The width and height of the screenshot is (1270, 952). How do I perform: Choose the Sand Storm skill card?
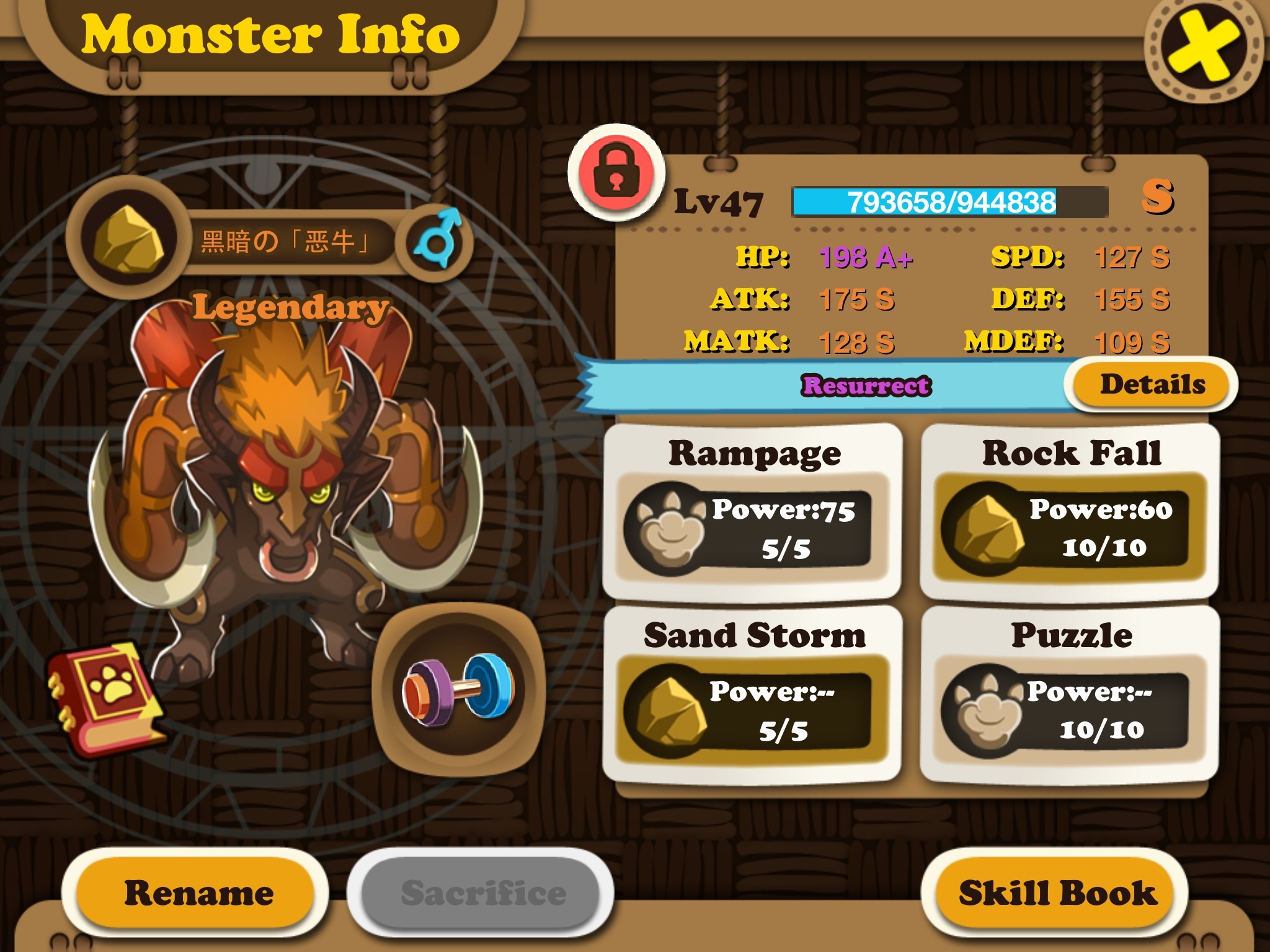tap(753, 694)
